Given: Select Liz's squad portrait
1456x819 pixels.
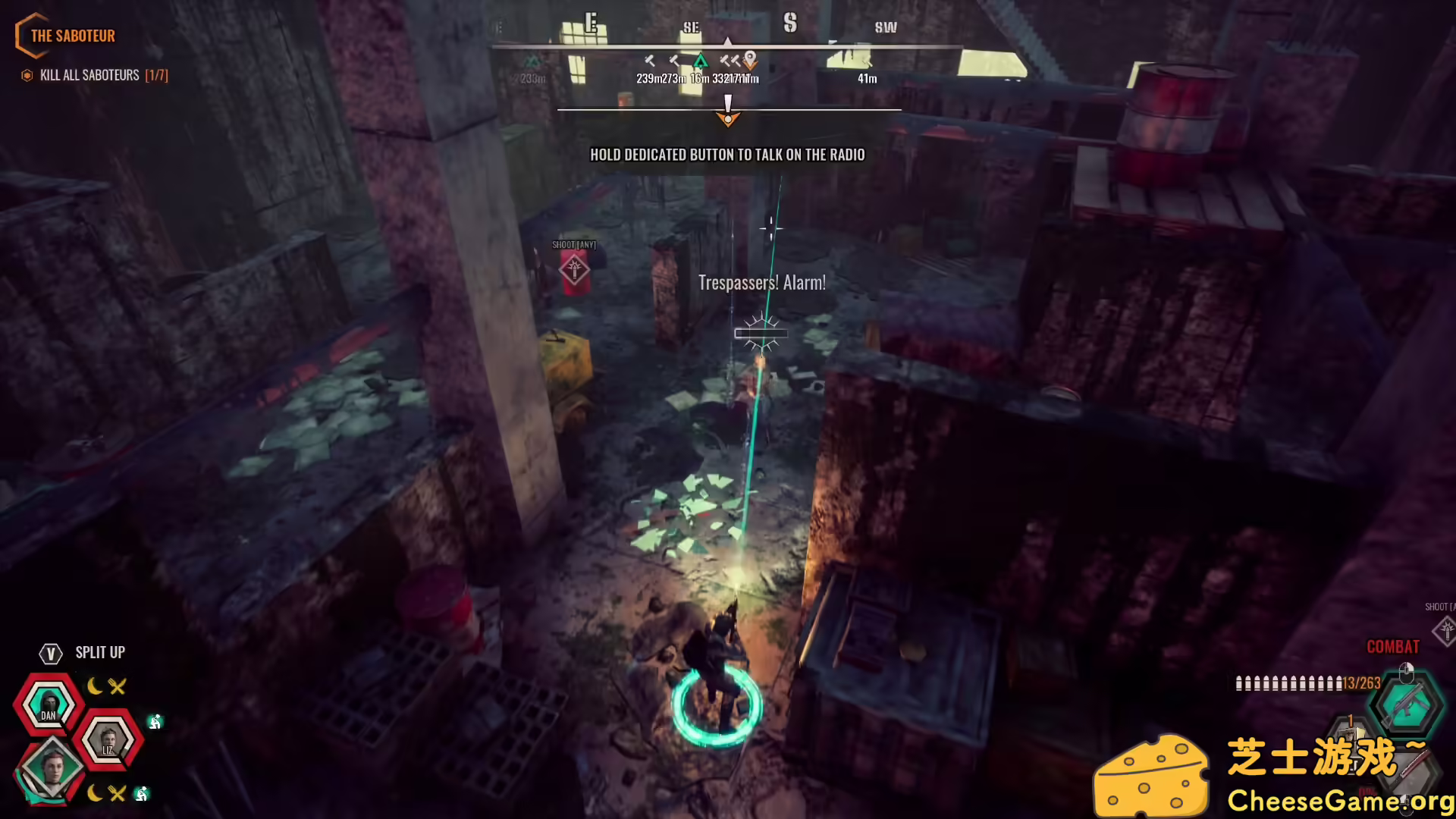Looking at the screenshot, I should coord(108,739).
